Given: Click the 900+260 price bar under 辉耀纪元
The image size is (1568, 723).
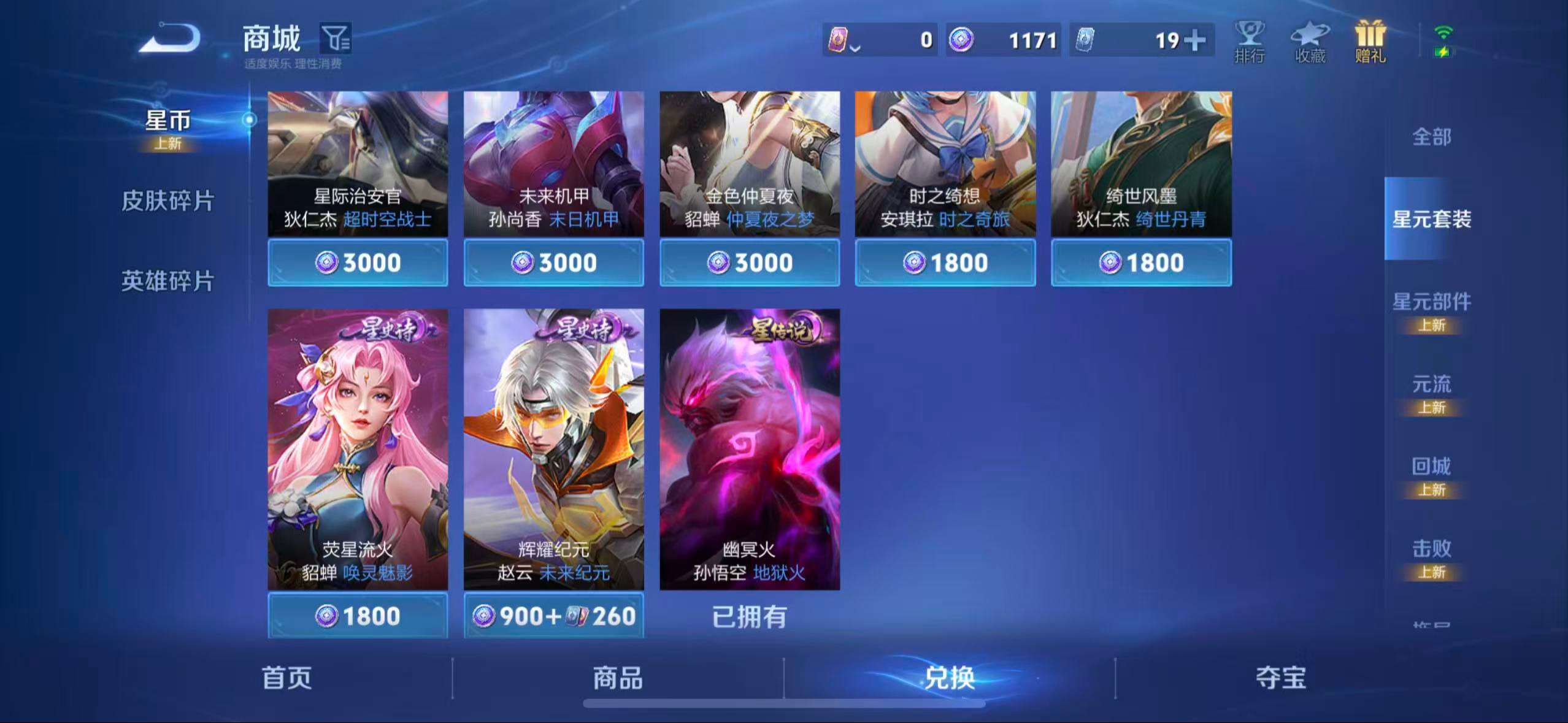Looking at the screenshot, I should [554, 616].
